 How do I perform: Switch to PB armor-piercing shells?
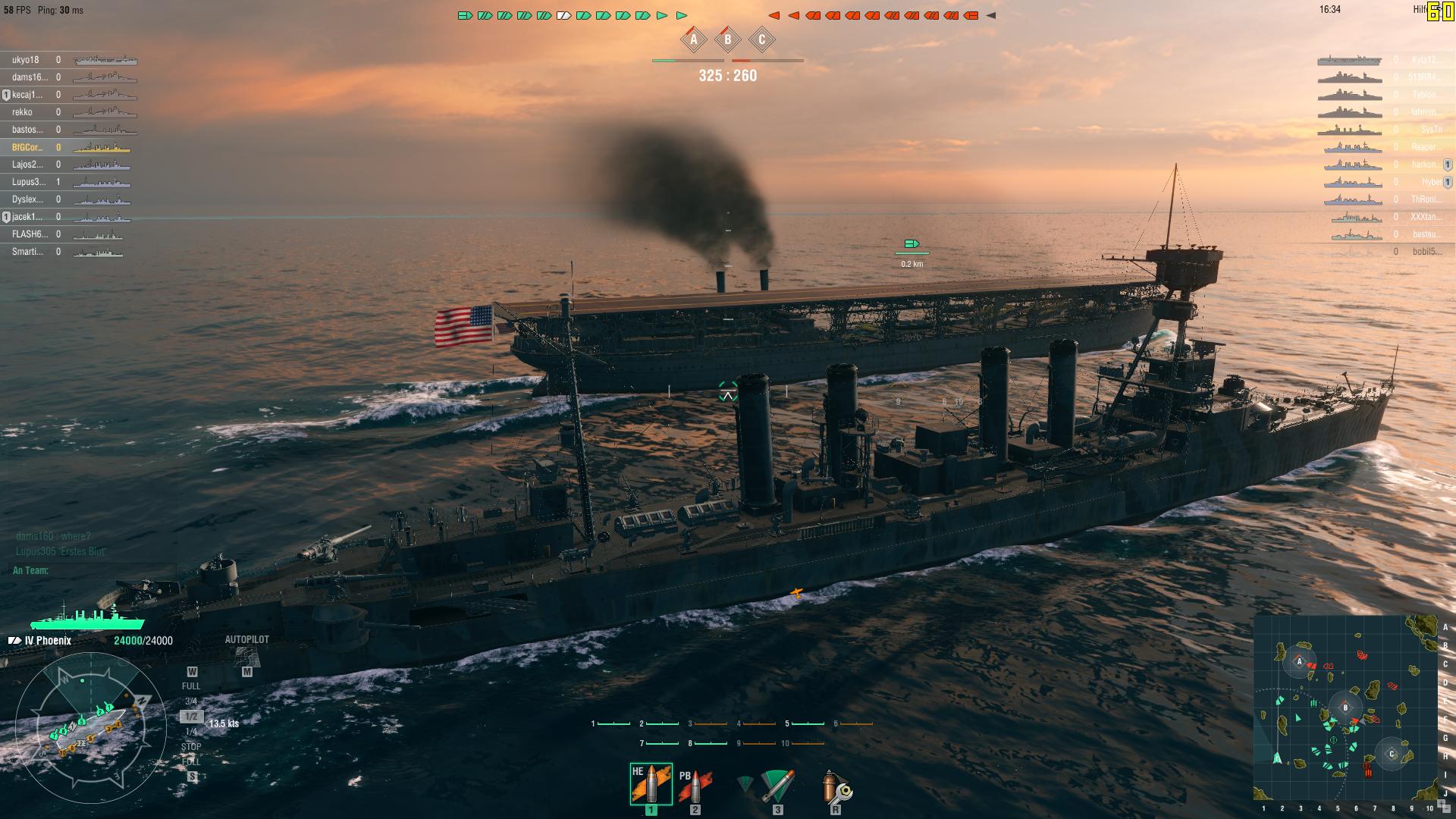pos(694,786)
